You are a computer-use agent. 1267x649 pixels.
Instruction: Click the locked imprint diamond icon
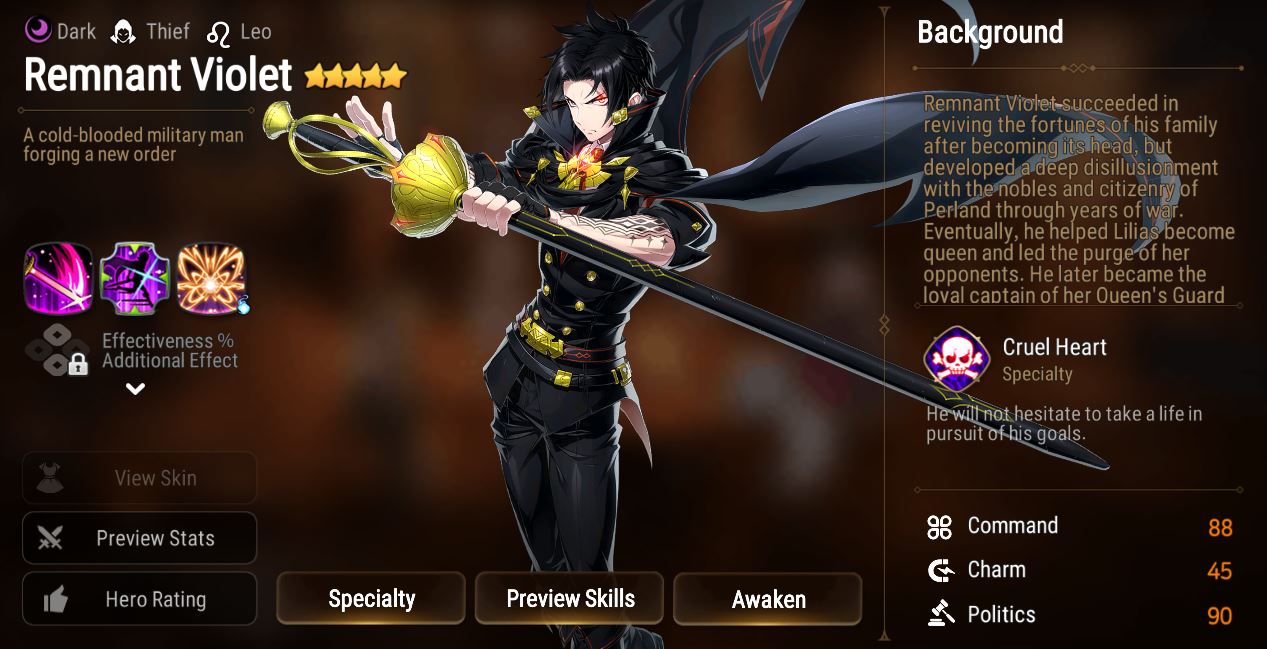tap(58, 350)
